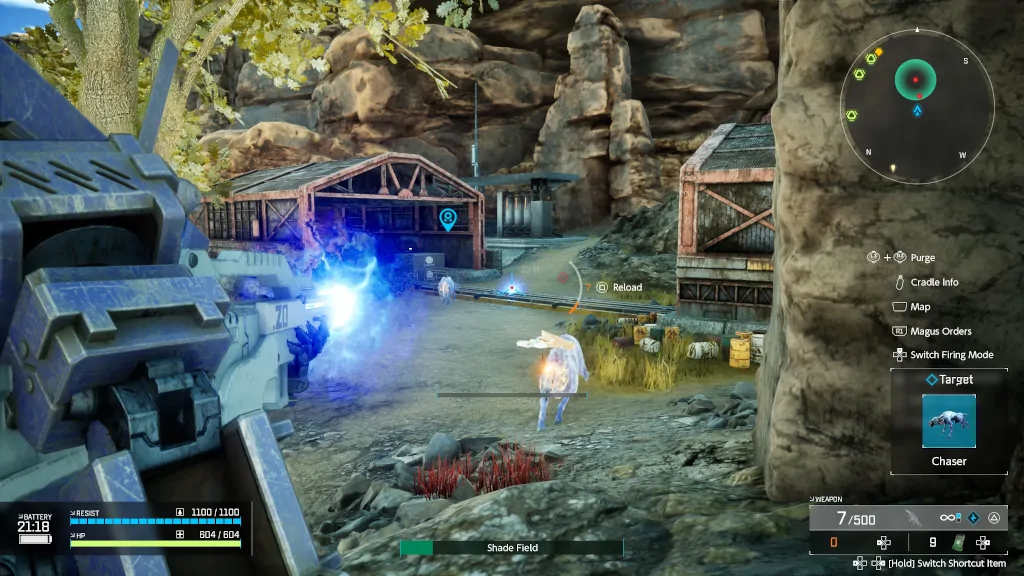The image size is (1024, 576).
Task: Select the Purge command entry
Action: (x=922, y=258)
